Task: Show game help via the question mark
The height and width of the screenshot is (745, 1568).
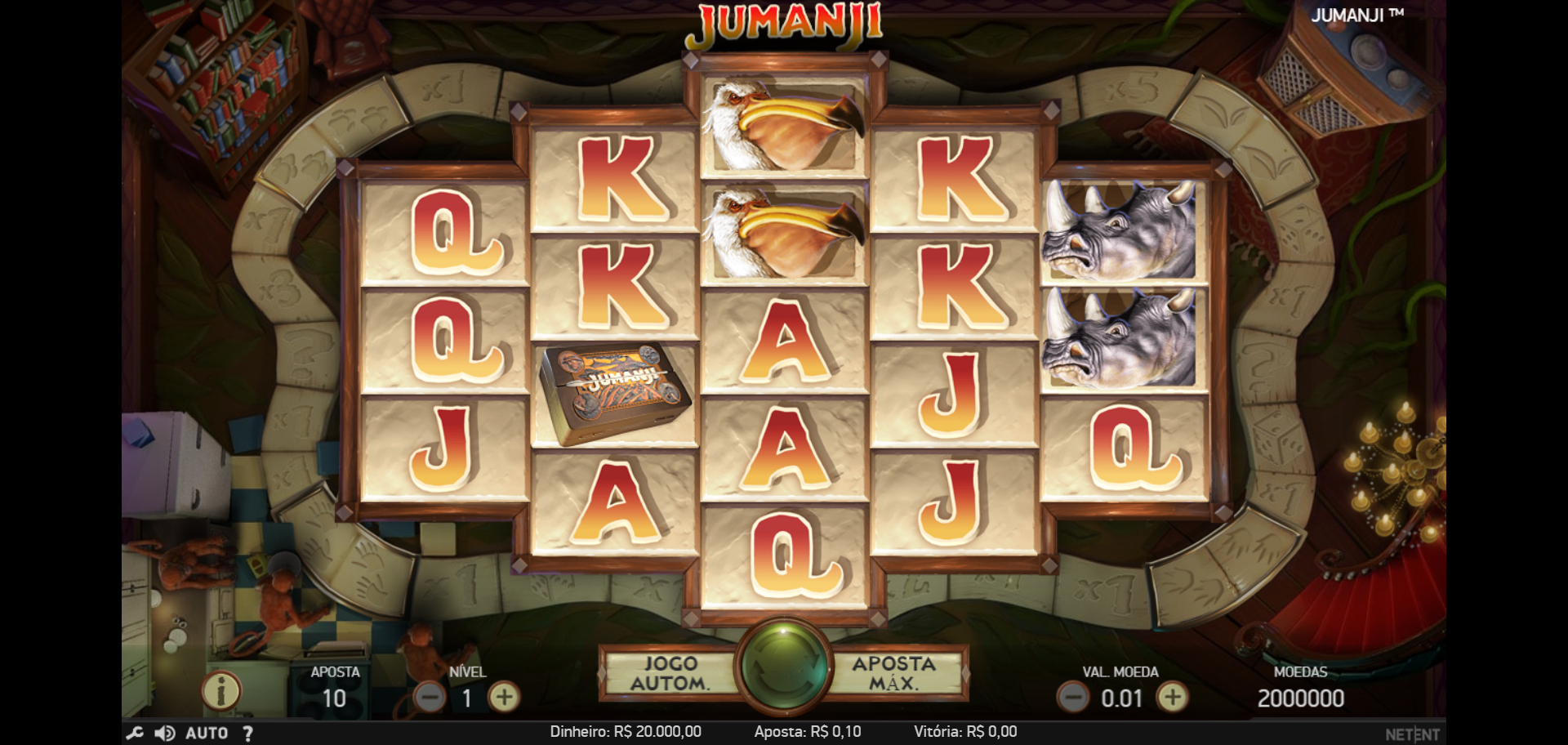Action: click(x=247, y=733)
